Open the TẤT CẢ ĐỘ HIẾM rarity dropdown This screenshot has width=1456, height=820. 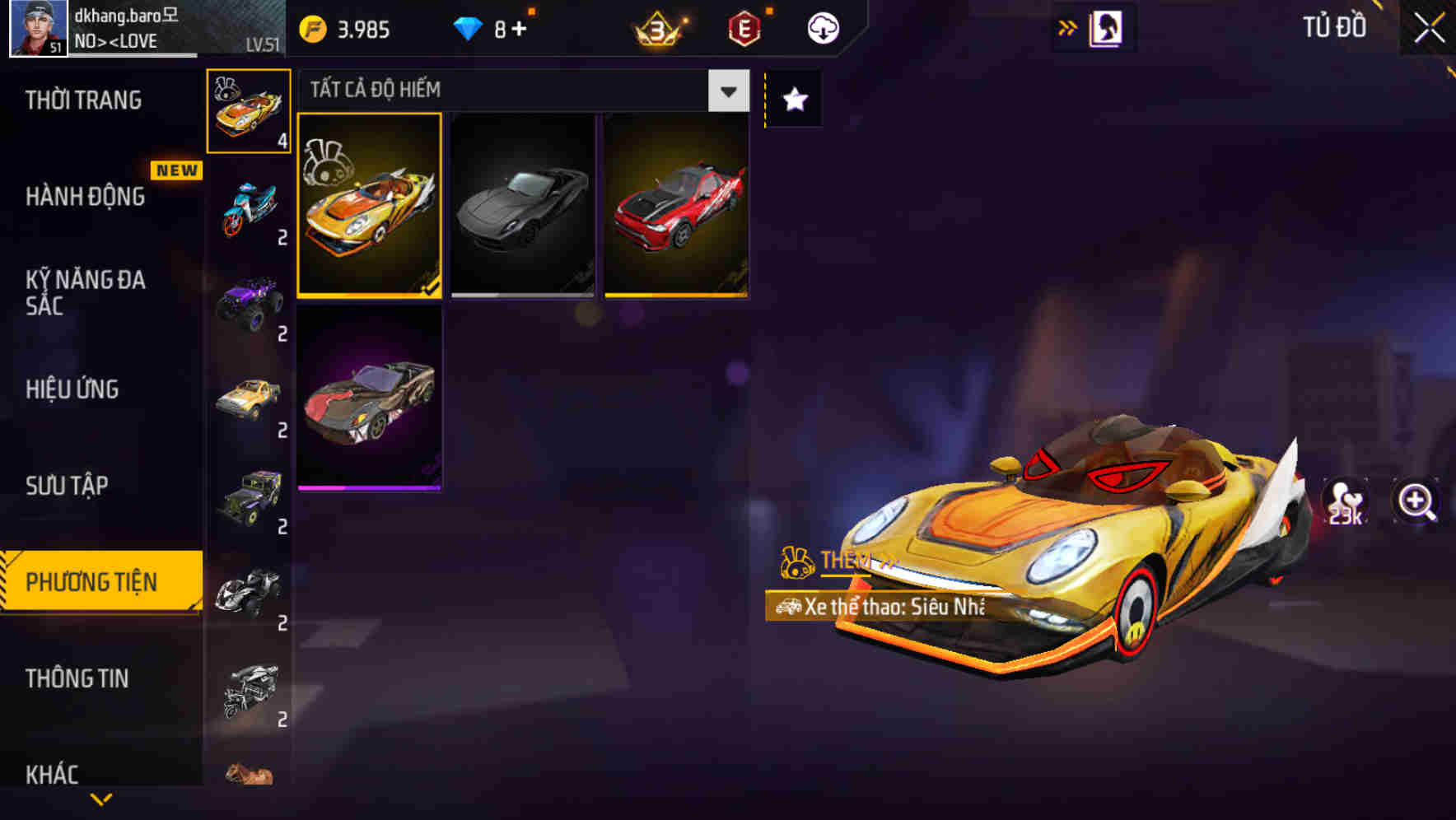[x=726, y=91]
